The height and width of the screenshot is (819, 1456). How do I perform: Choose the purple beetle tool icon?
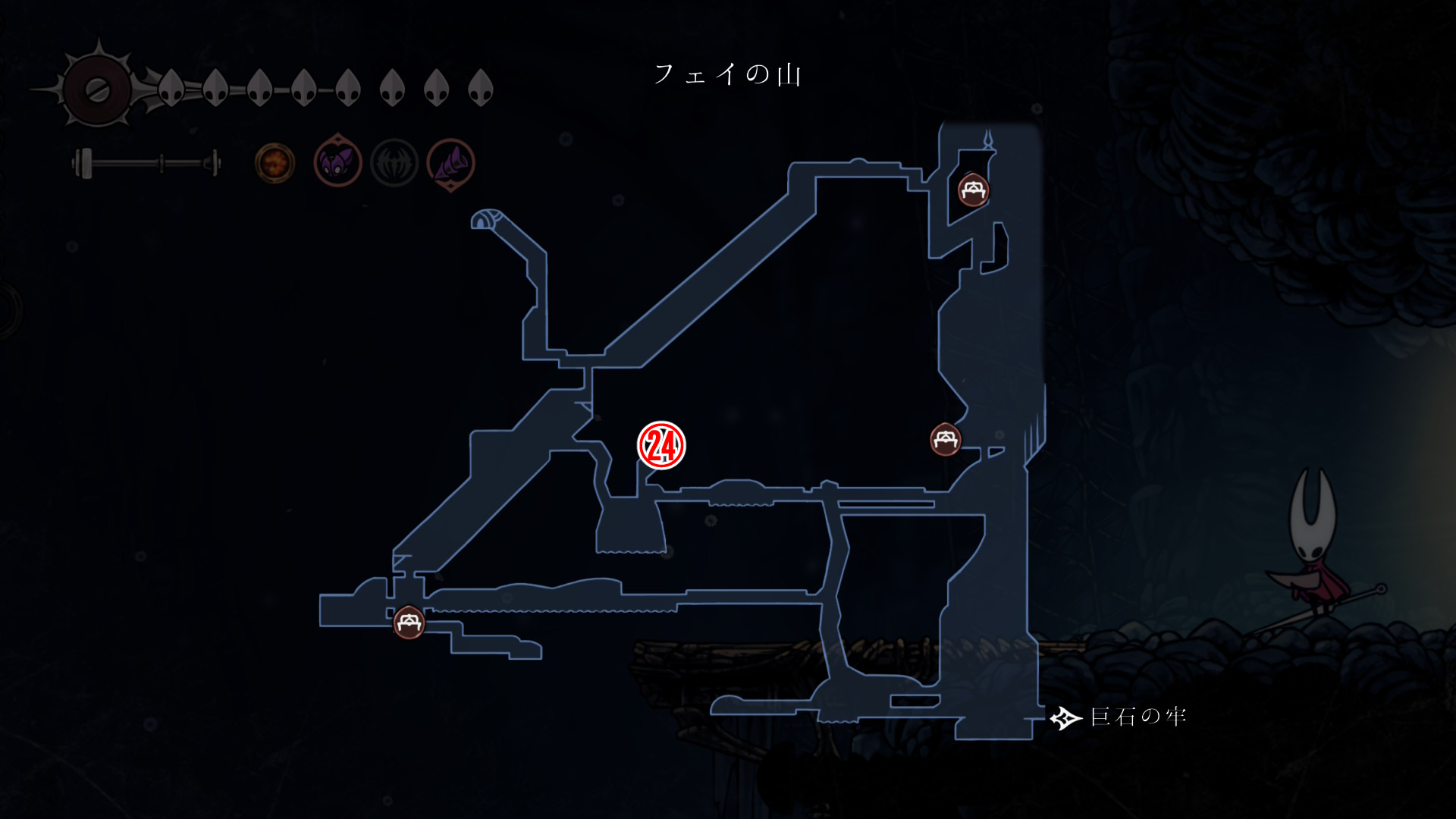pyautogui.click(x=337, y=162)
